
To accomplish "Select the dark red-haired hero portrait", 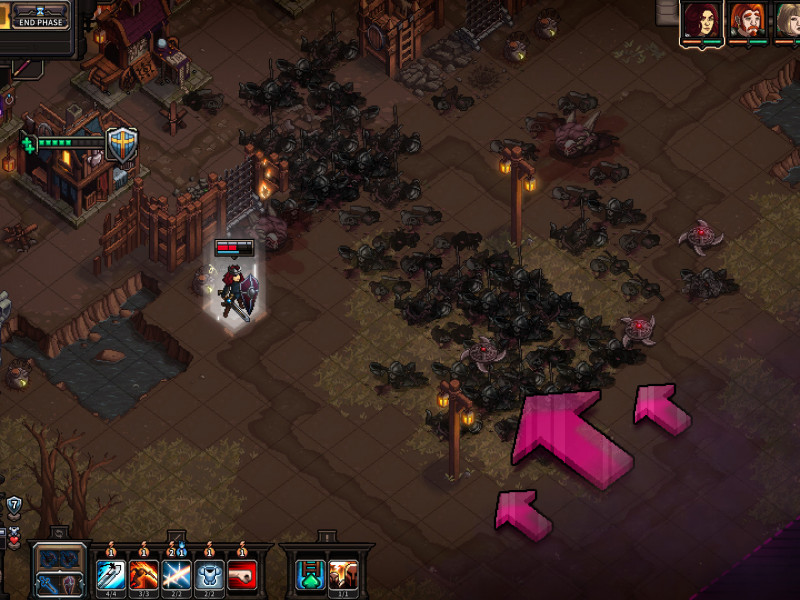I will (702, 21).
